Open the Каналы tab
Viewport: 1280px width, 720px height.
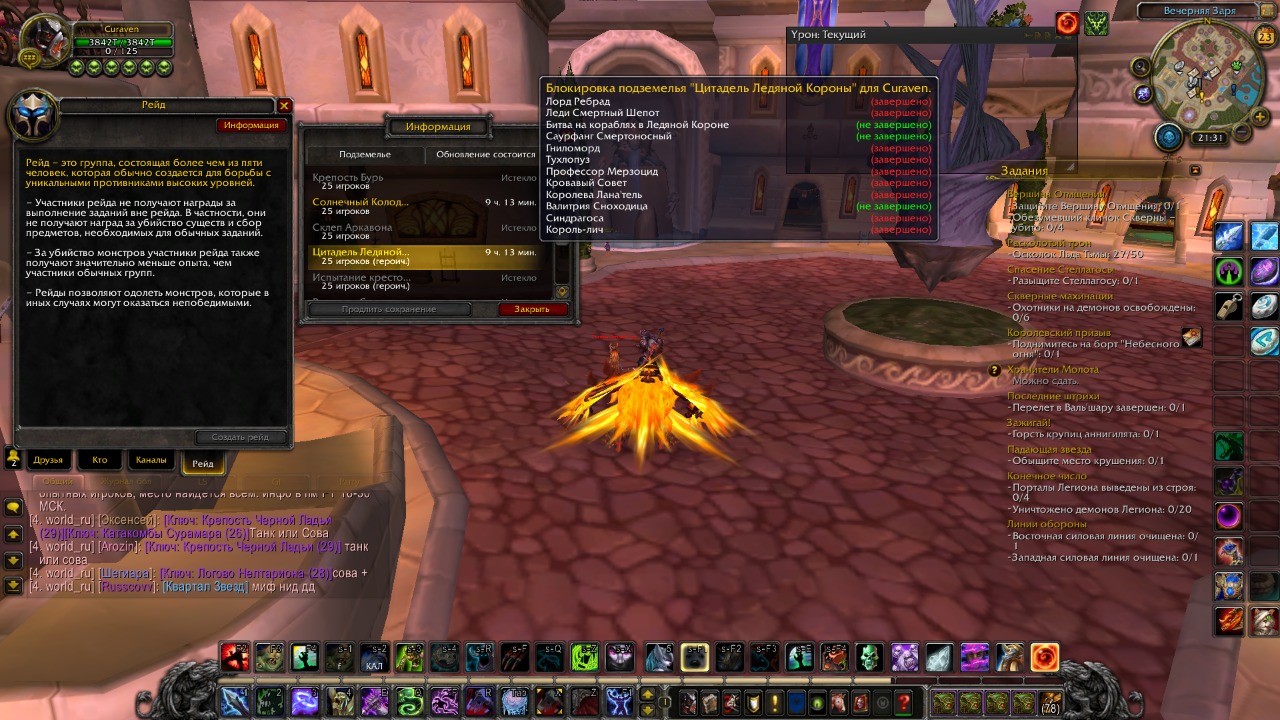(151, 460)
